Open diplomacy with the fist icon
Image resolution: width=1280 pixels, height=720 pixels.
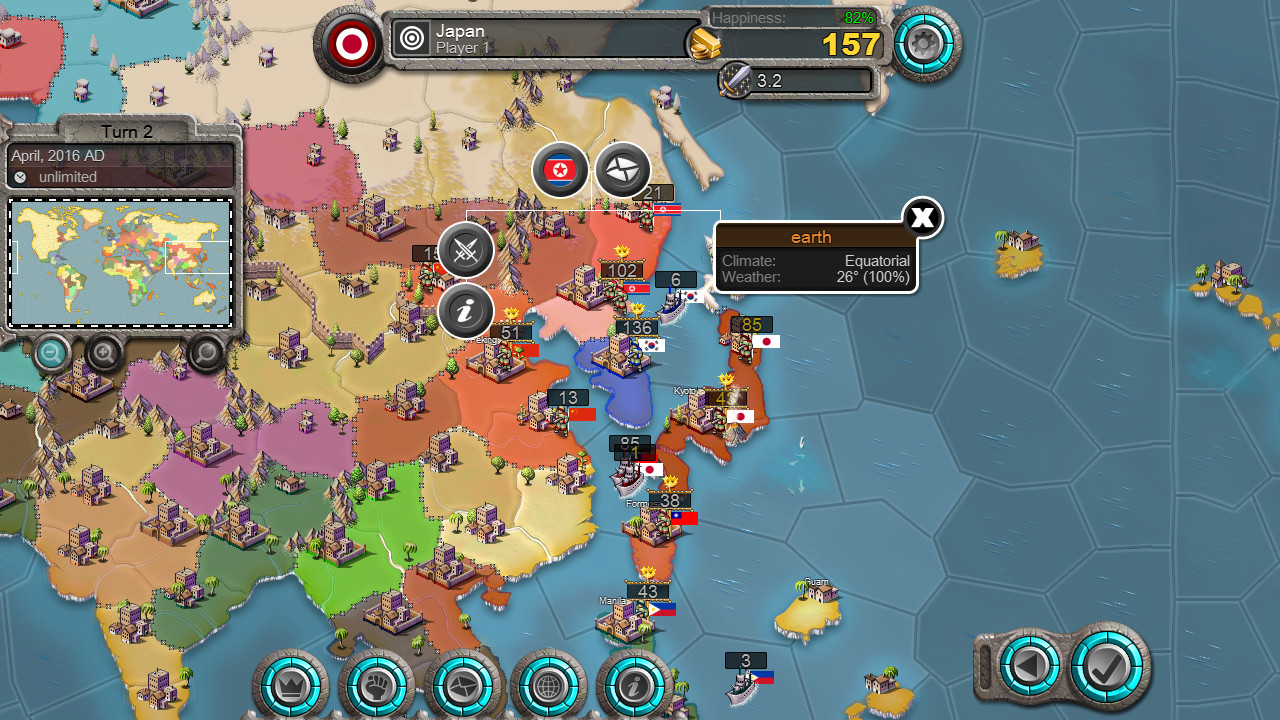[378, 685]
